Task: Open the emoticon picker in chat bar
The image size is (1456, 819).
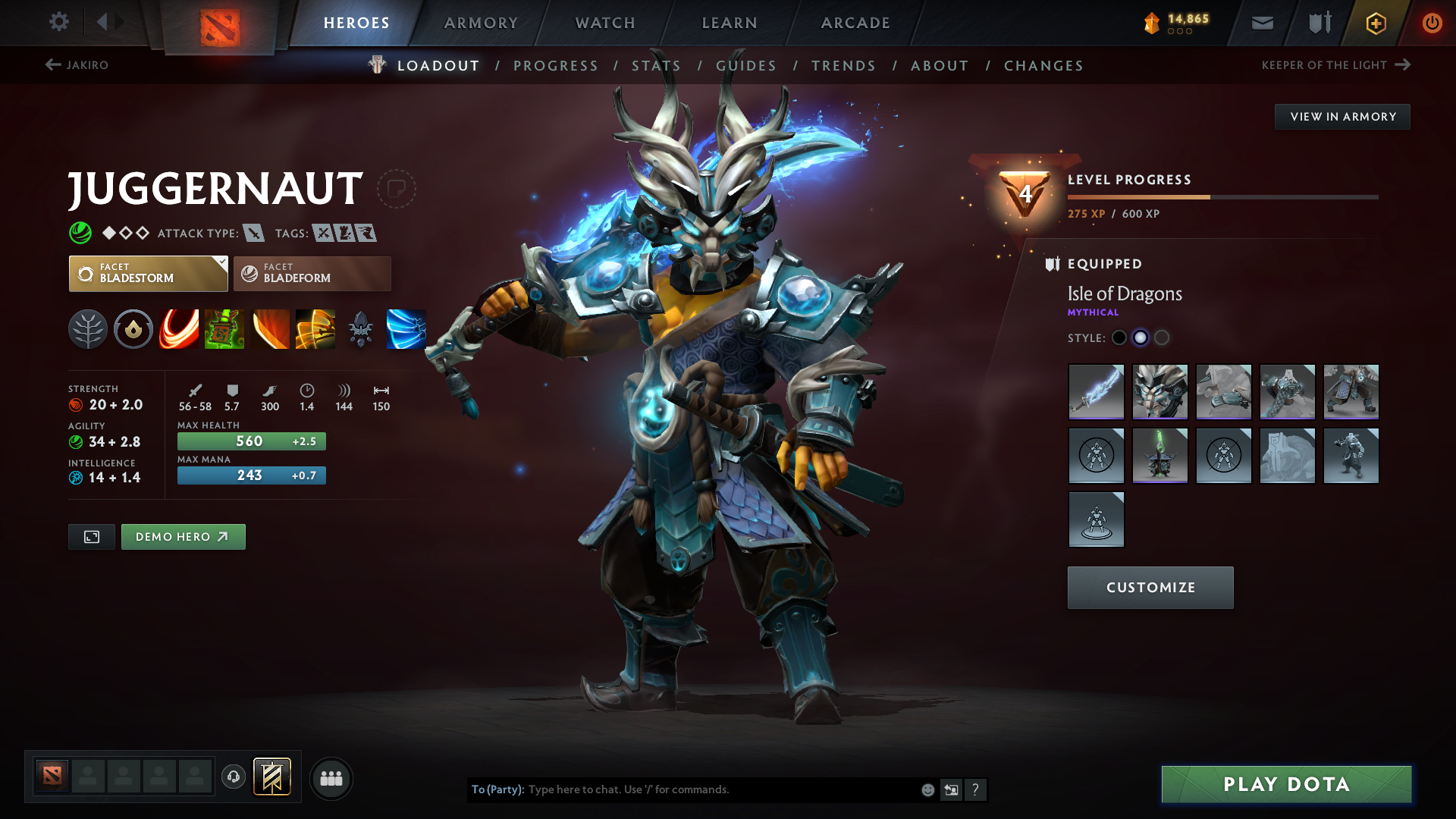Action: coord(927,789)
